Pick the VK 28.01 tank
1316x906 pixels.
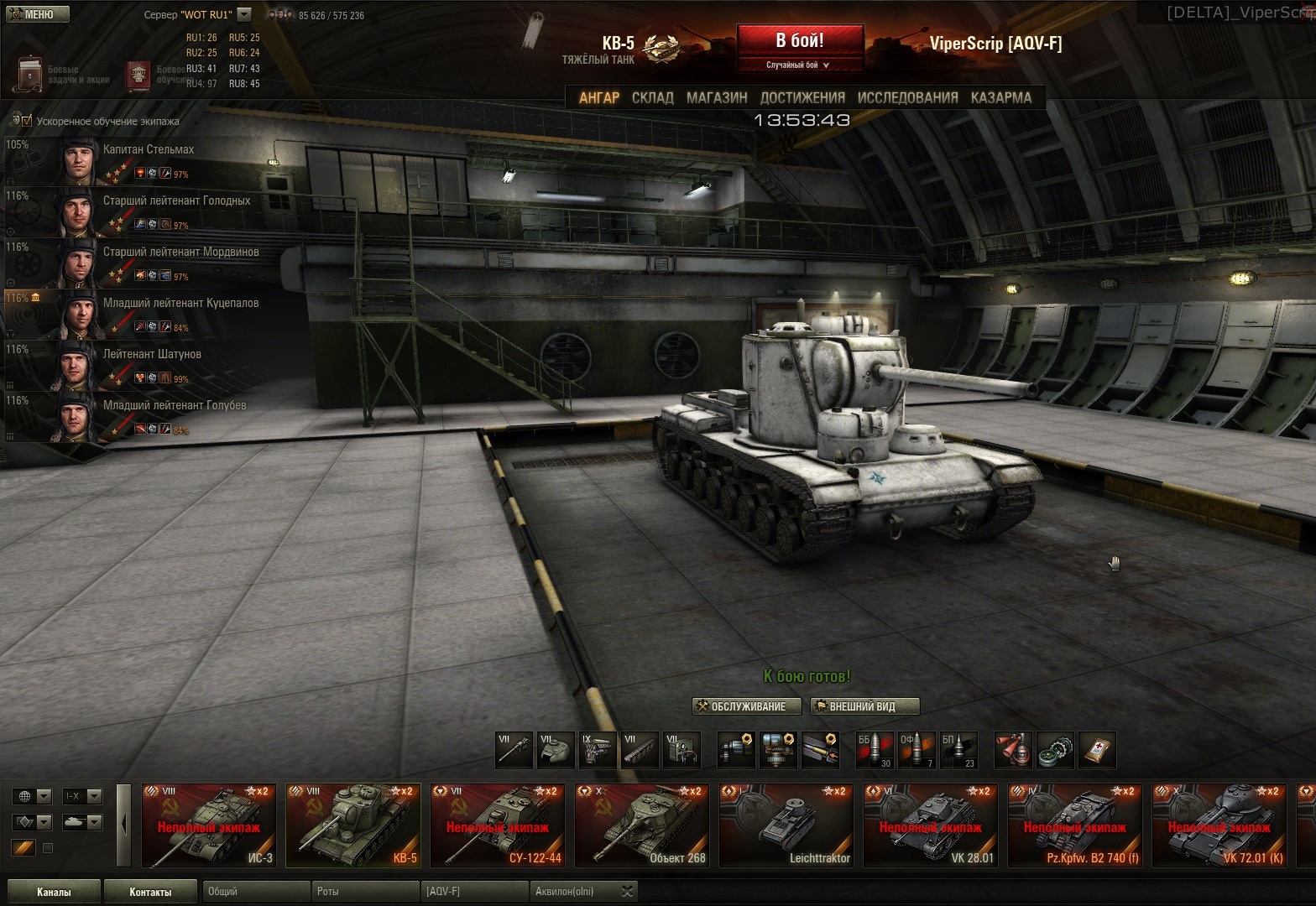(x=931, y=825)
